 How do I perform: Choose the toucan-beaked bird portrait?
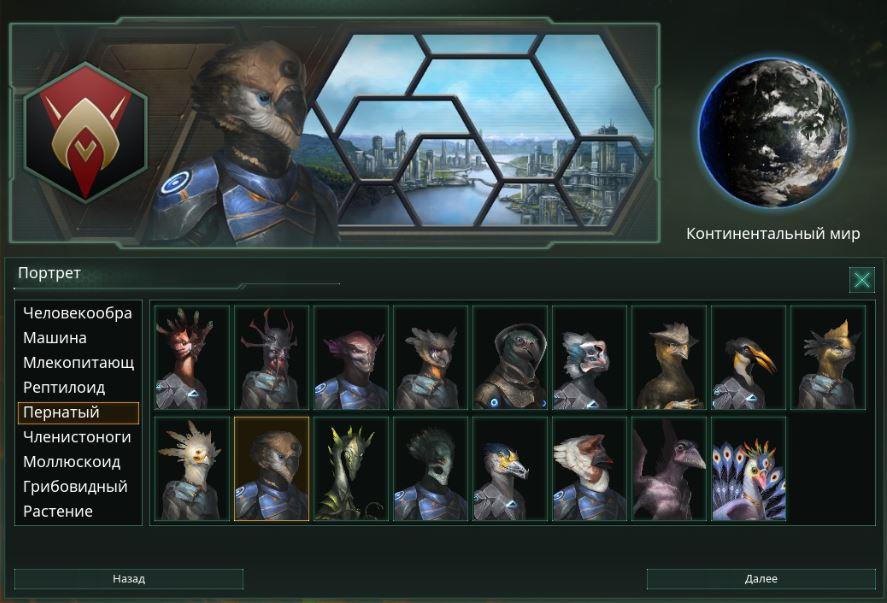coord(748,357)
